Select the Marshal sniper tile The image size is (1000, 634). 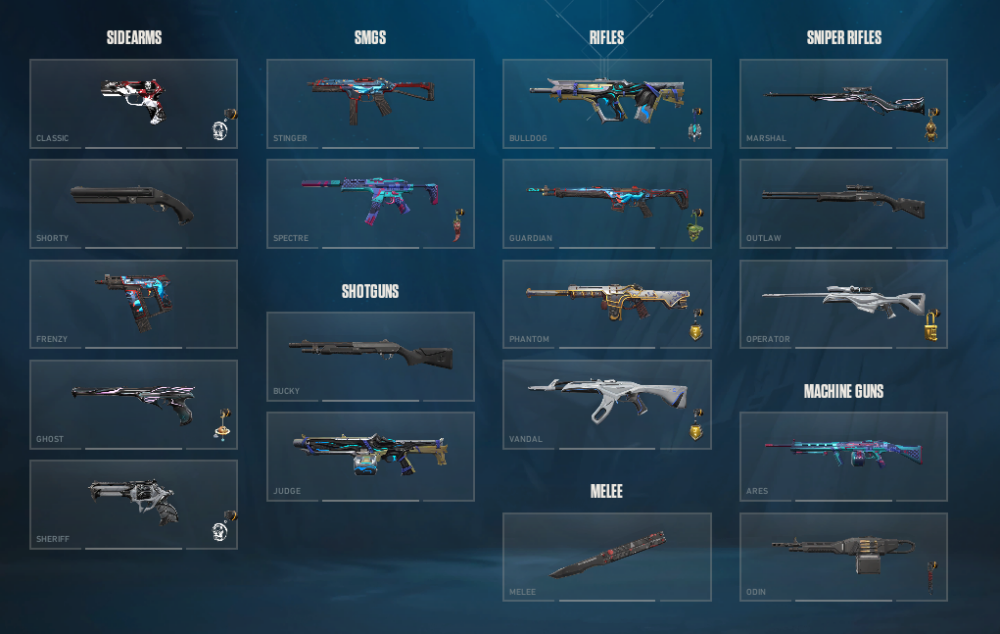click(843, 103)
